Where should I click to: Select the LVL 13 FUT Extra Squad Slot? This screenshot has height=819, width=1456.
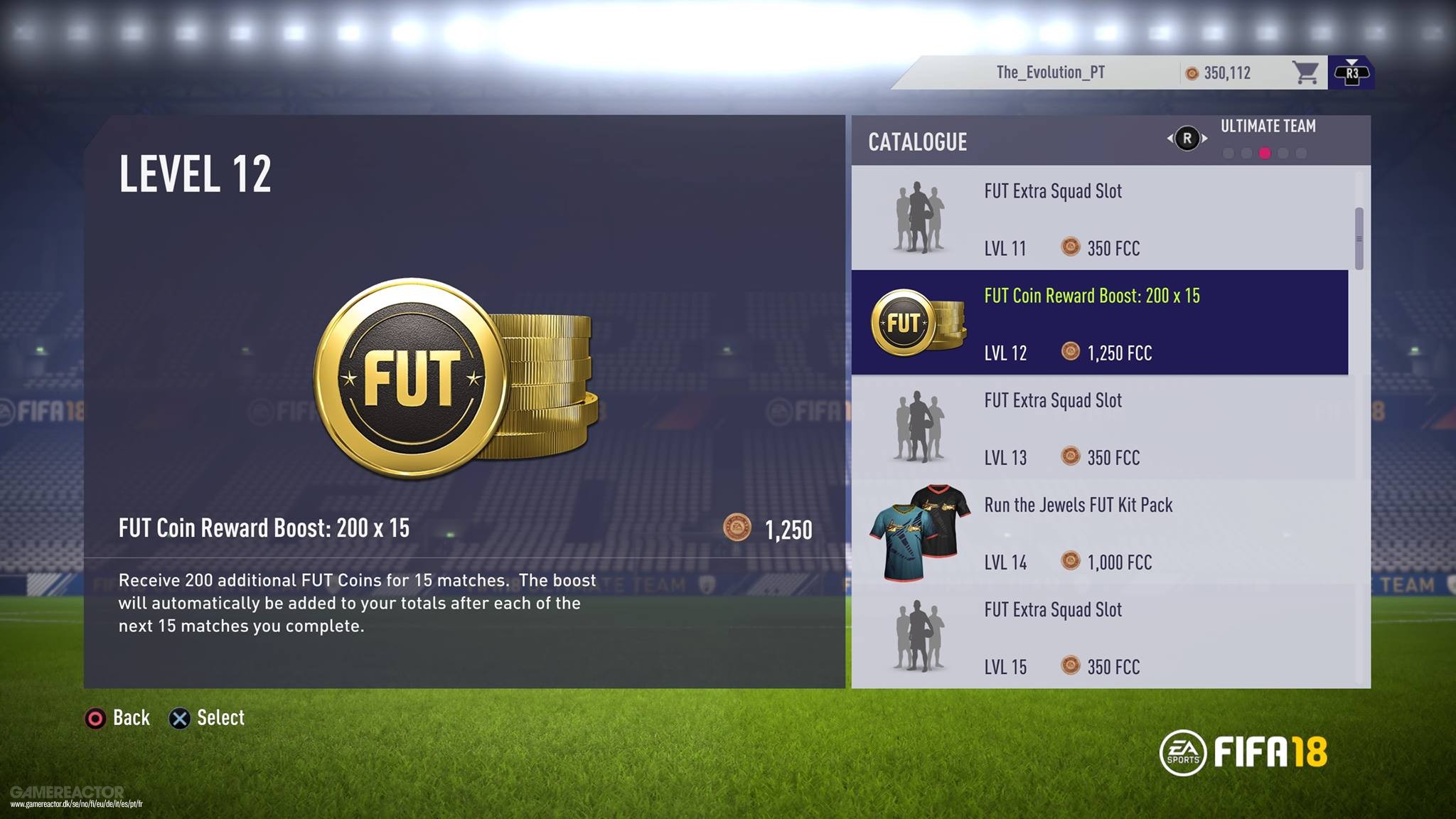[x=1099, y=427]
